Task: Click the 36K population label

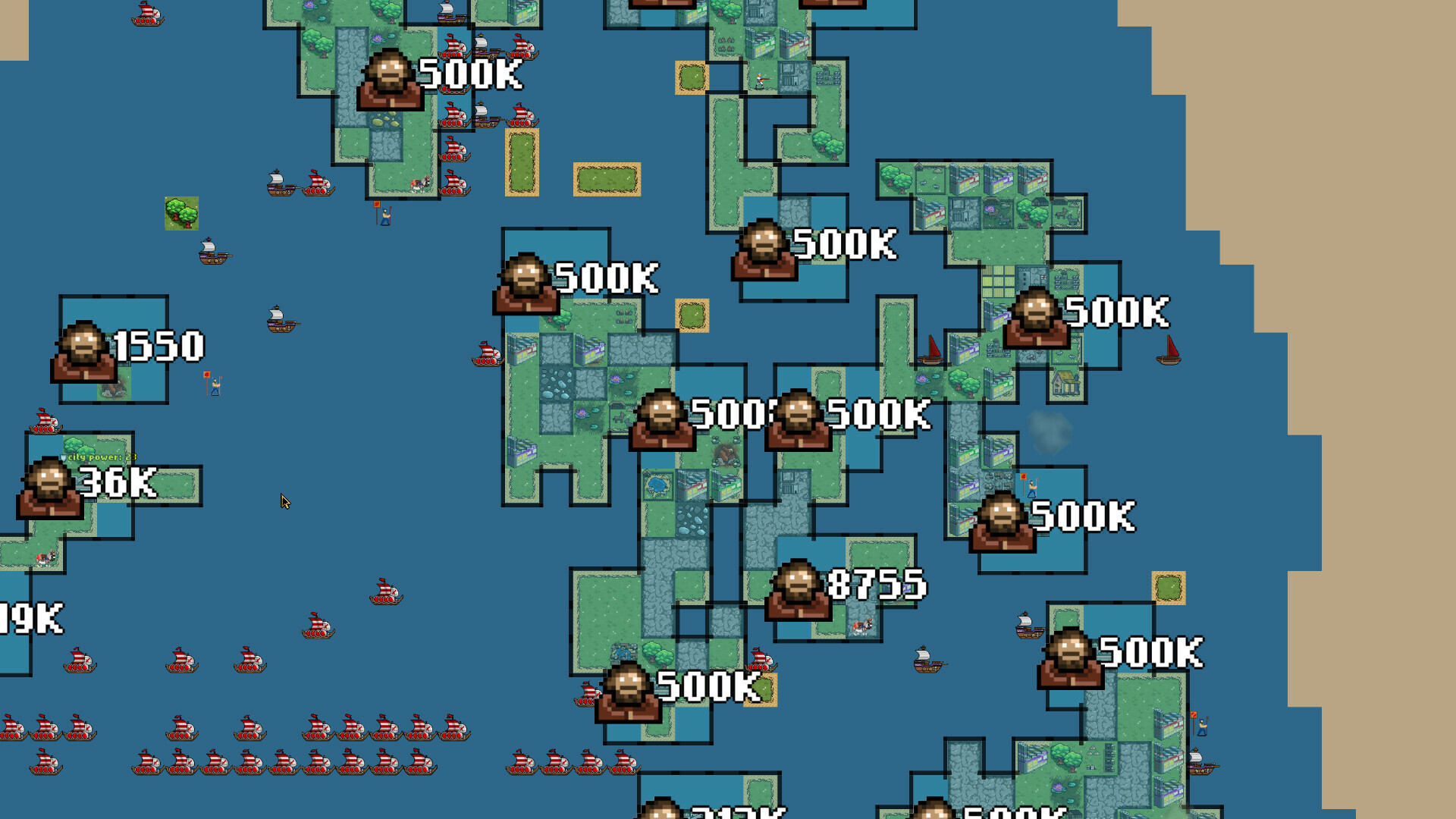Action: click(x=118, y=483)
